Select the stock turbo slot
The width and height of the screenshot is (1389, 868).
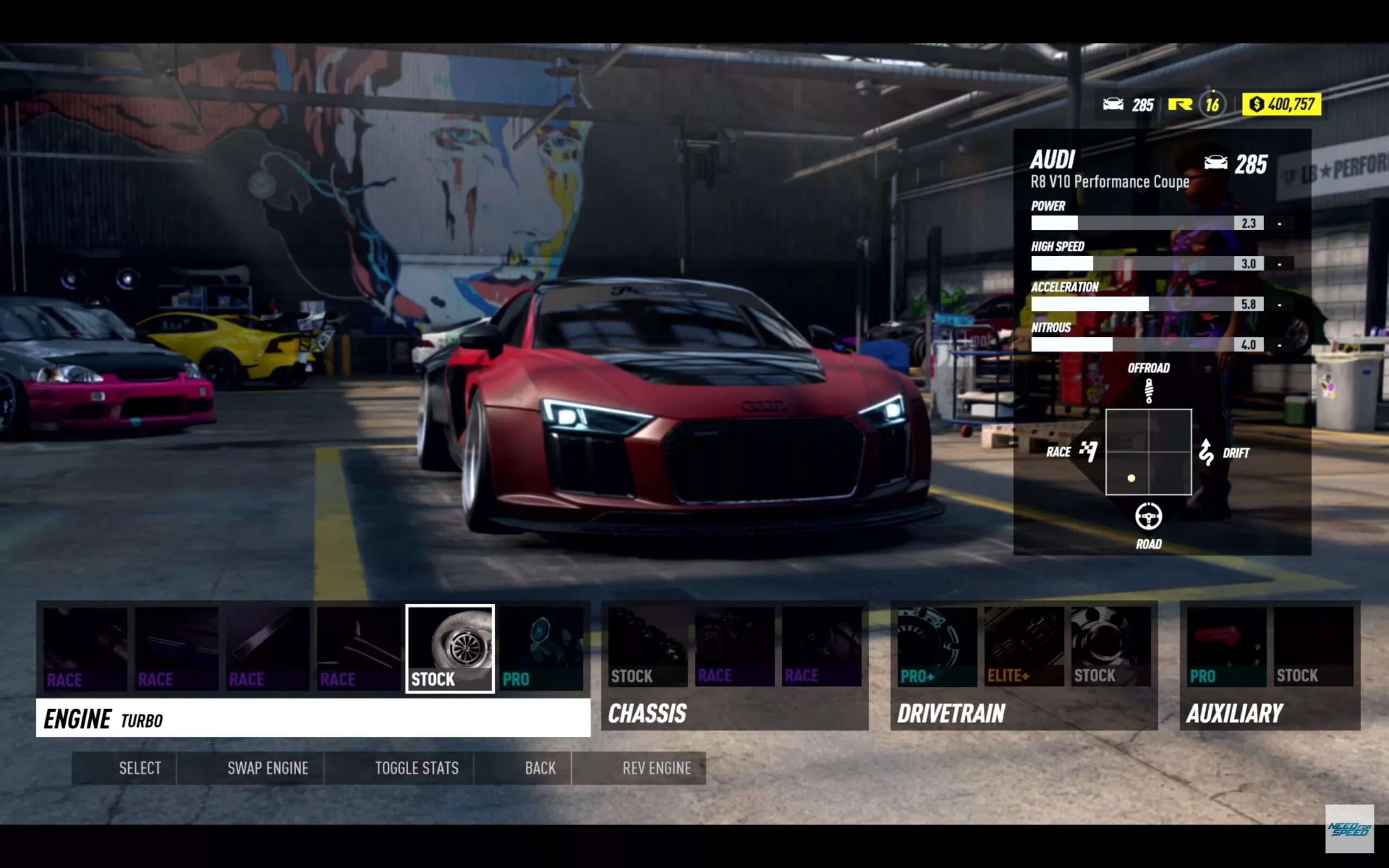click(x=449, y=648)
